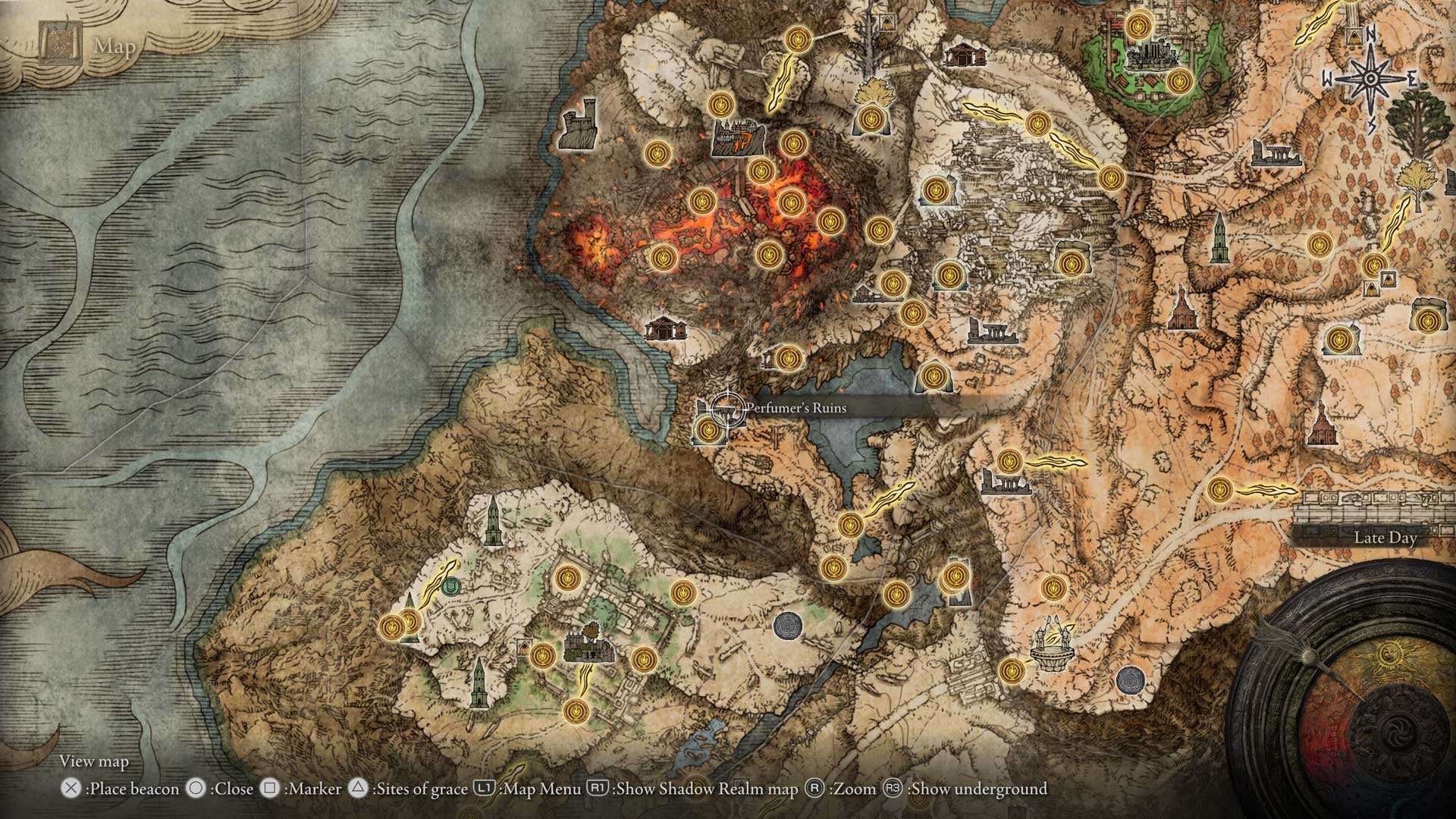This screenshot has height=819, width=1456.
Task: Click the compass rose
Action: click(1370, 78)
